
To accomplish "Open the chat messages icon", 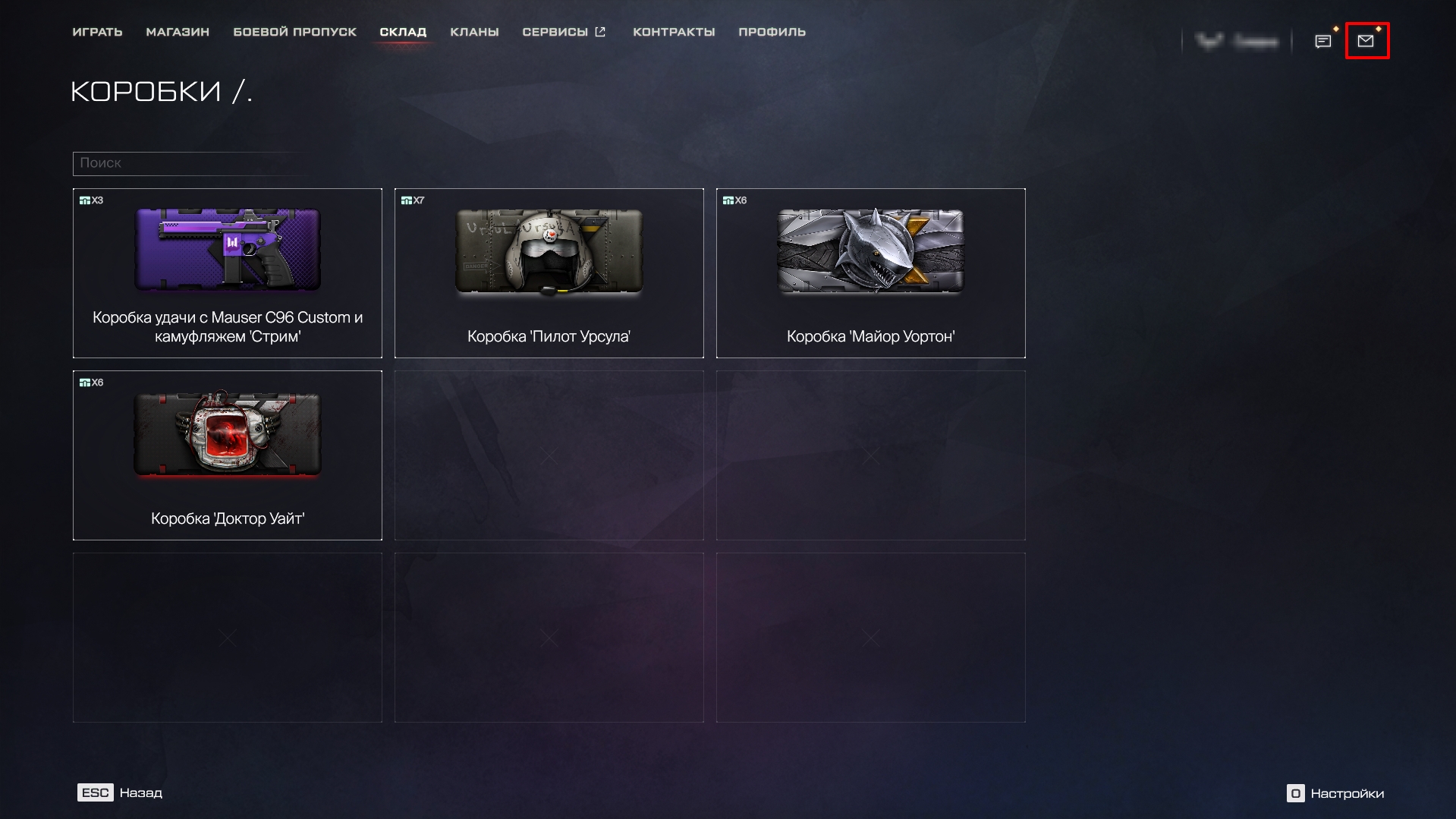I will [x=1323, y=41].
